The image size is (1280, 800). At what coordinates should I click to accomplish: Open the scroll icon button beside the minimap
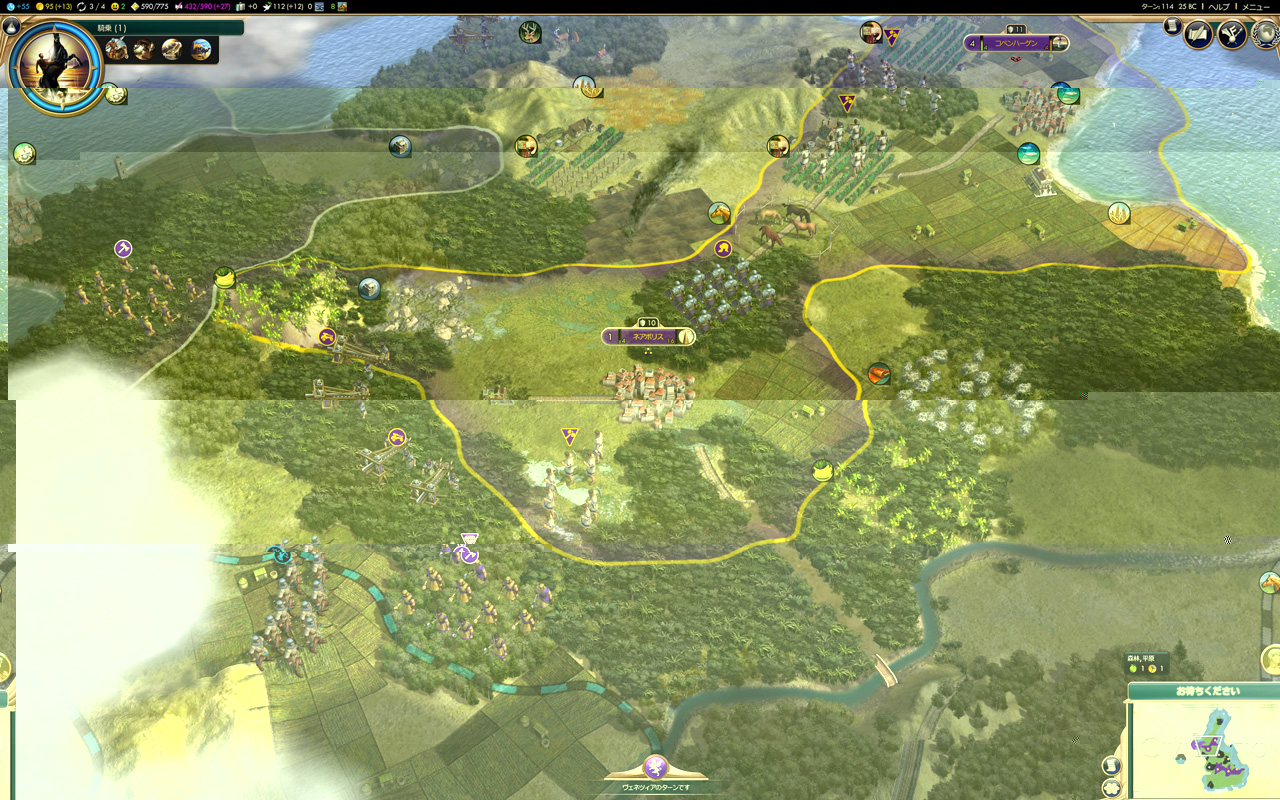(x=1111, y=766)
